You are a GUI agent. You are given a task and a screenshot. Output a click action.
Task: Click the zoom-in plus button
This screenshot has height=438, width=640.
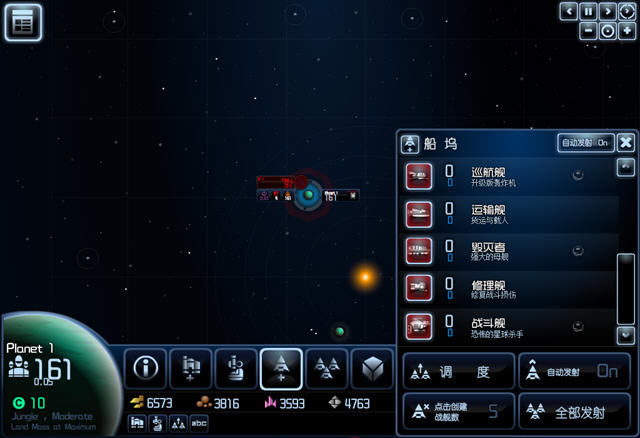[x=626, y=30]
